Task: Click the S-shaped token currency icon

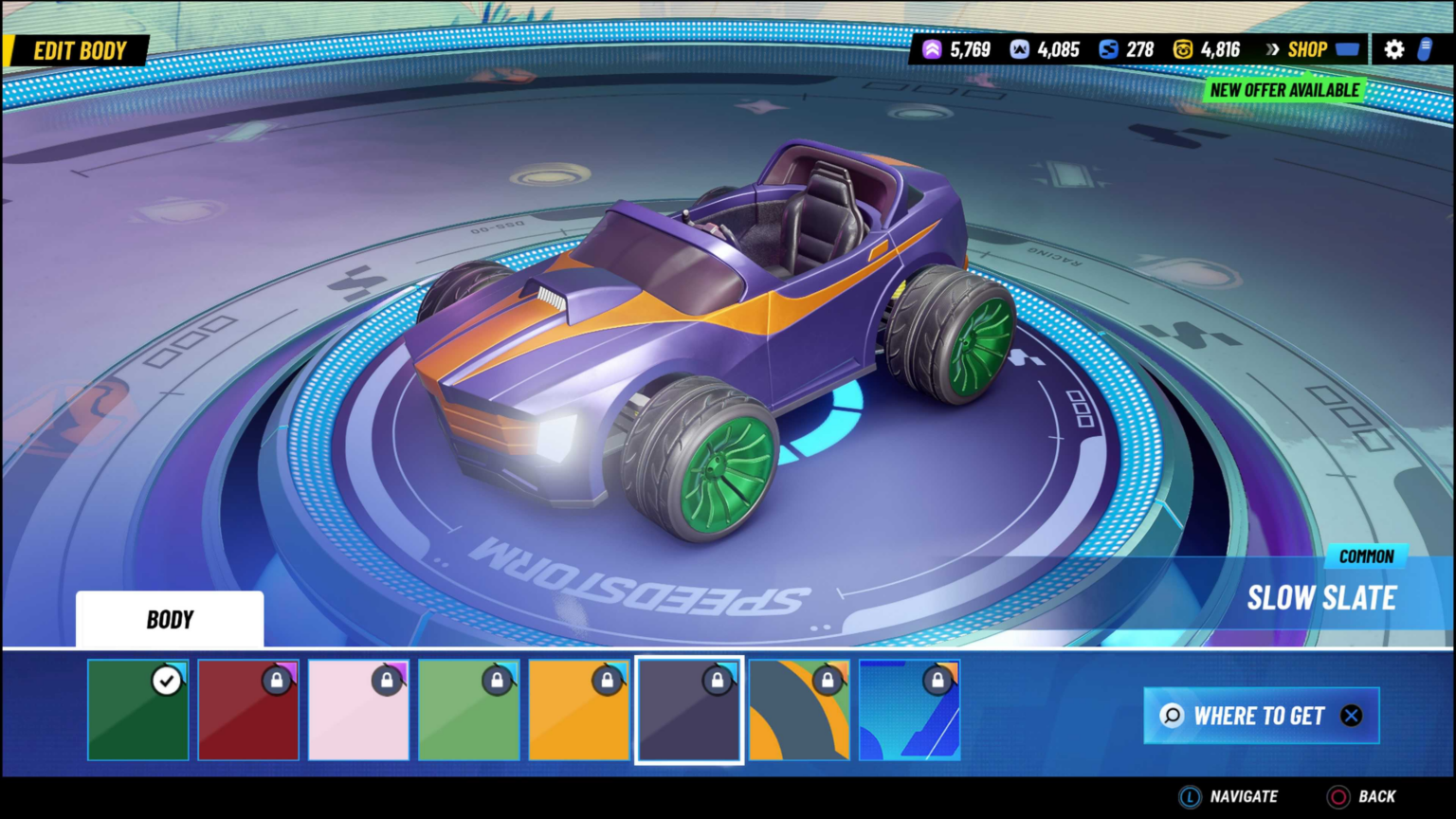Action: point(1107,48)
